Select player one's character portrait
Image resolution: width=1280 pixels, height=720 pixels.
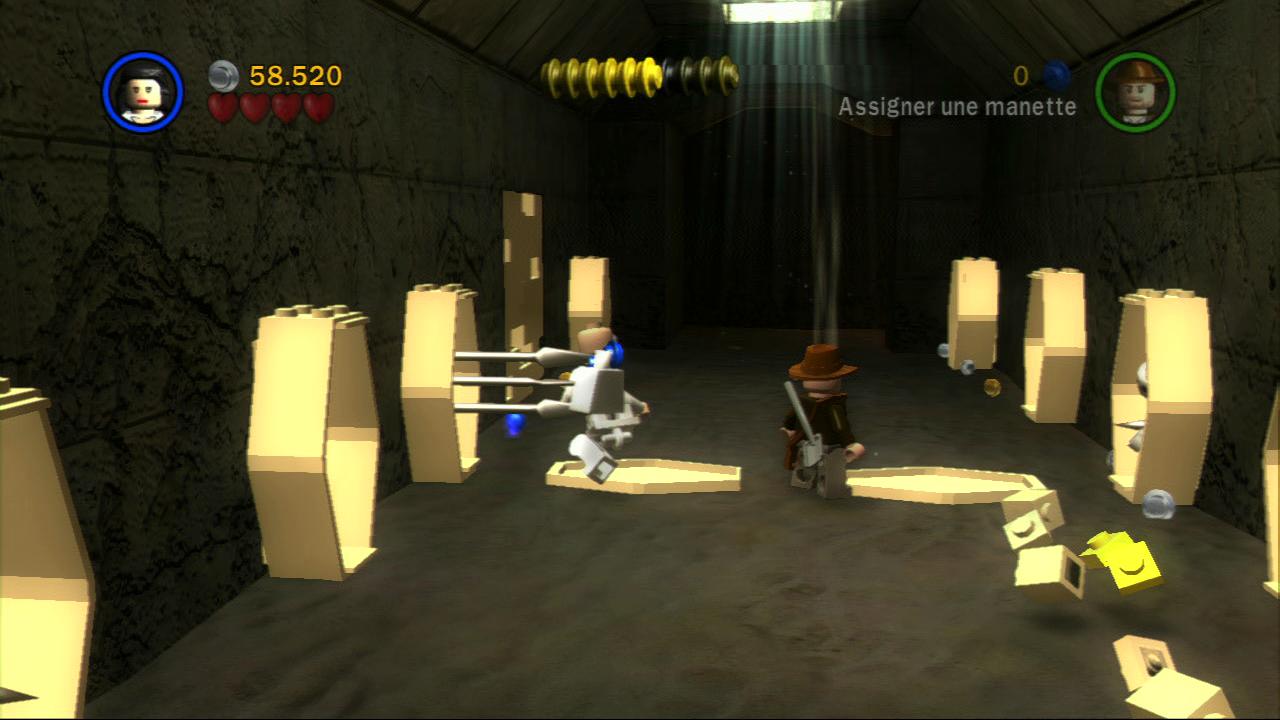pos(142,92)
